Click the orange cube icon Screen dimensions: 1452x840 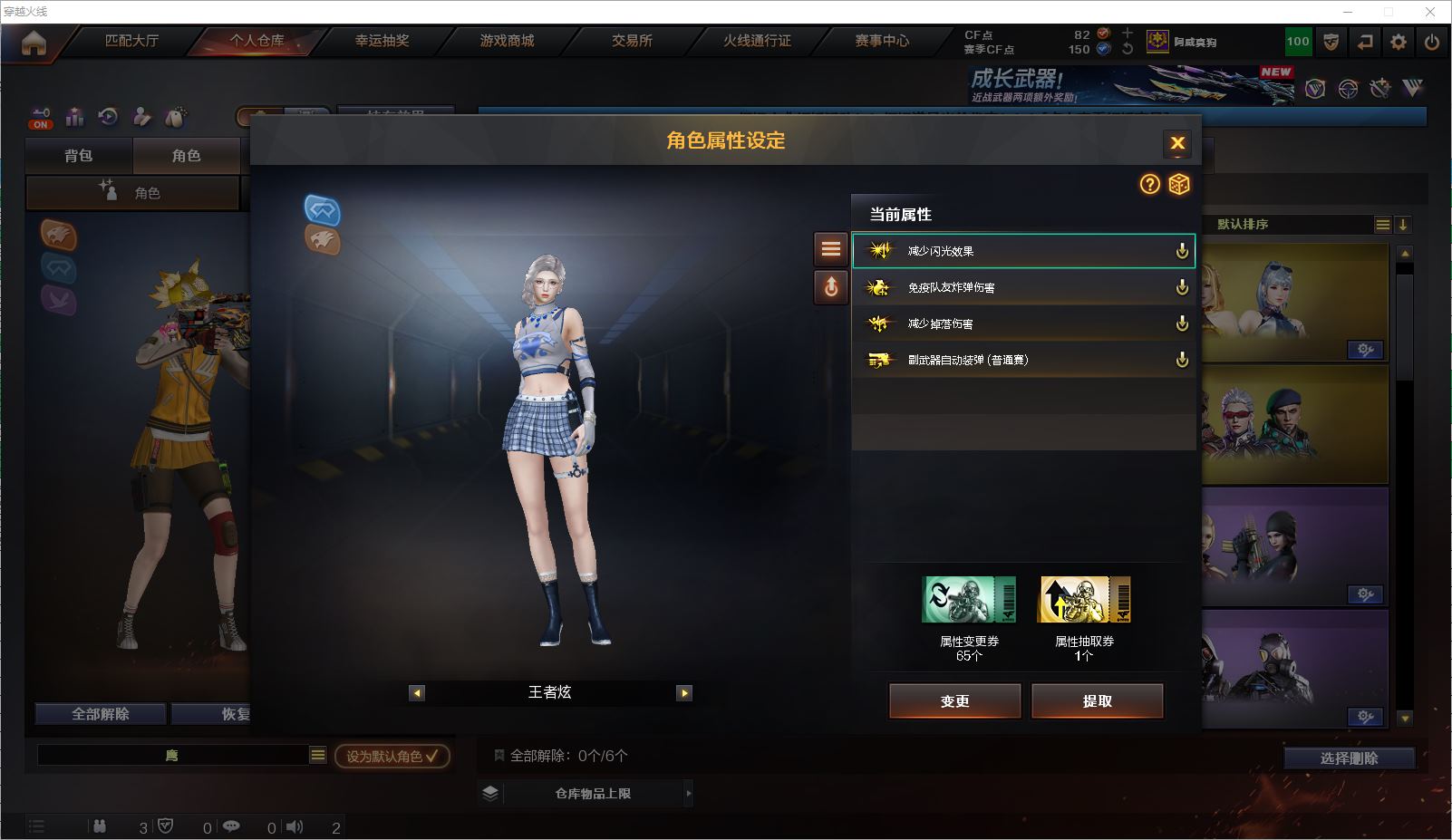coord(1179,185)
